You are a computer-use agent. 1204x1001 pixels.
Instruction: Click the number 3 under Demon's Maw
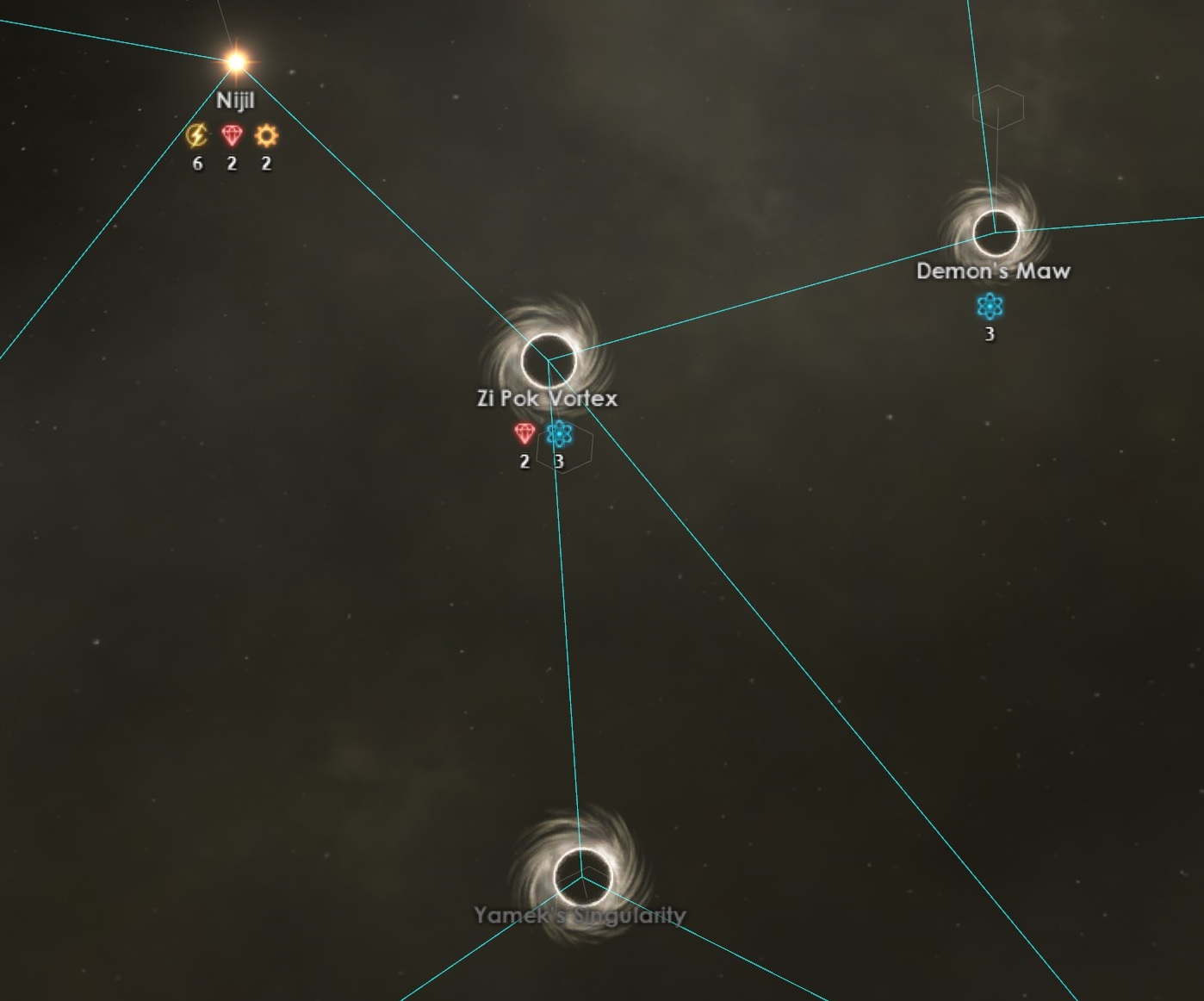click(x=989, y=332)
